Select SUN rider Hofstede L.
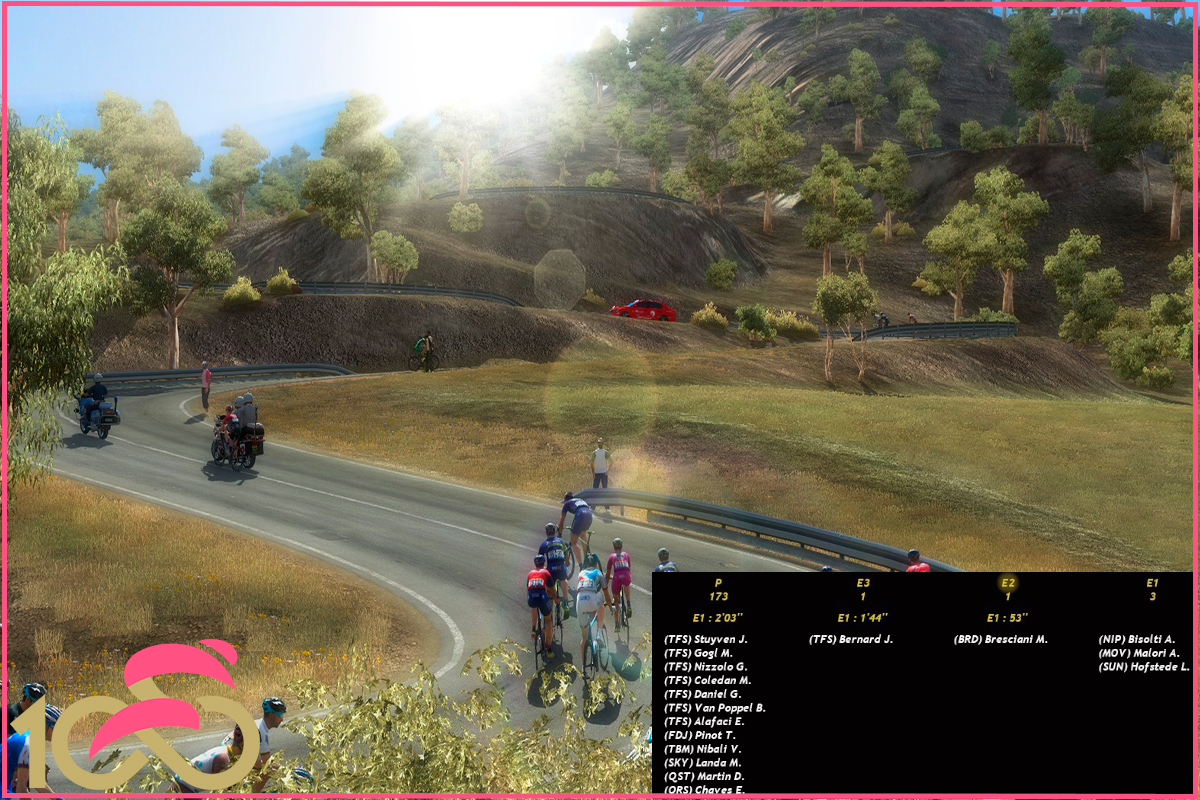This screenshot has width=1200, height=800. [x=1144, y=667]
